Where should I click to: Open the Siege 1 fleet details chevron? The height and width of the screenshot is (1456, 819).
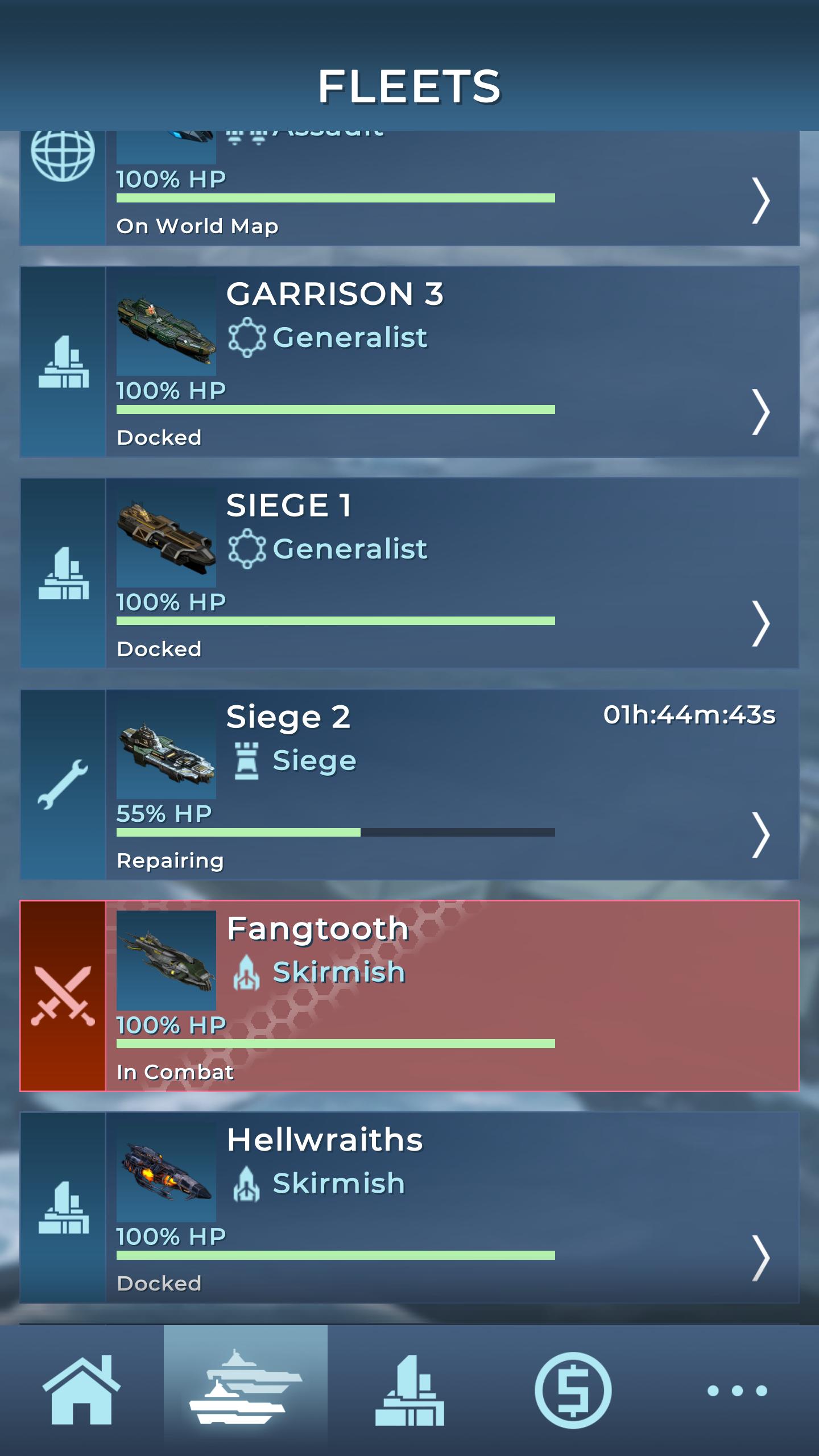pos(760,623)
